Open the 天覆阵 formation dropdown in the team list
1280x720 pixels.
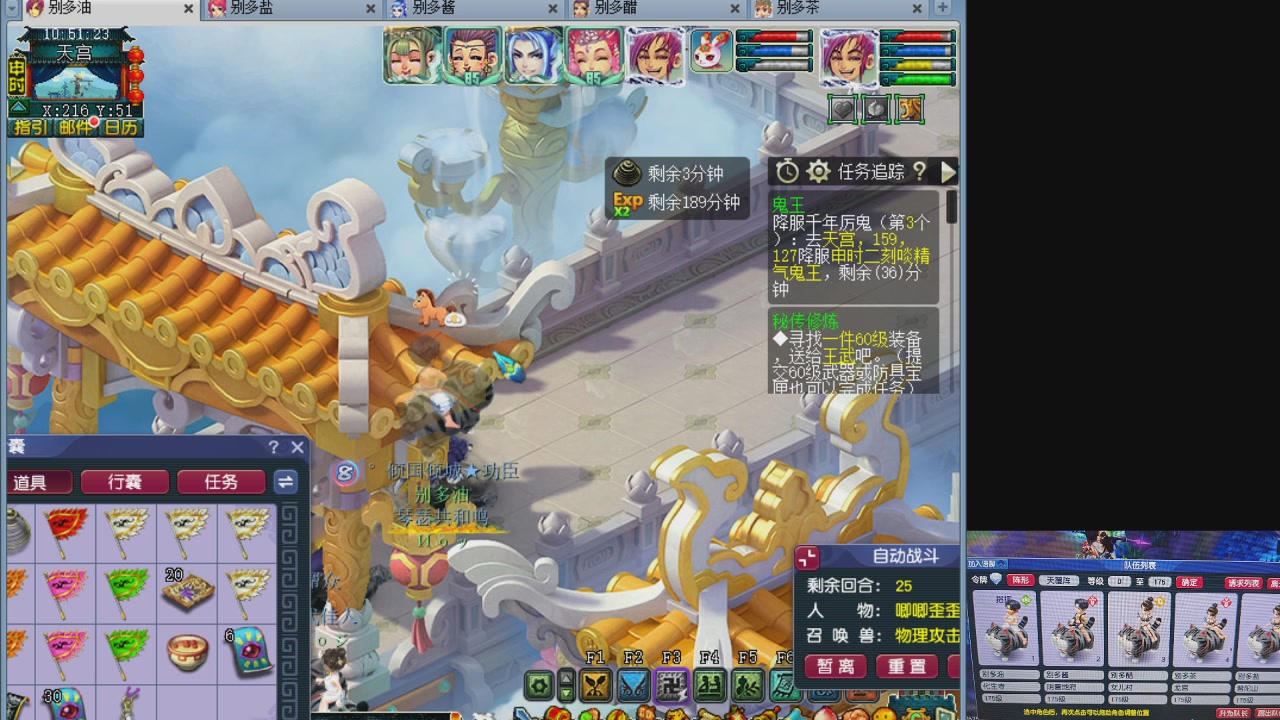coord(1060,580)
